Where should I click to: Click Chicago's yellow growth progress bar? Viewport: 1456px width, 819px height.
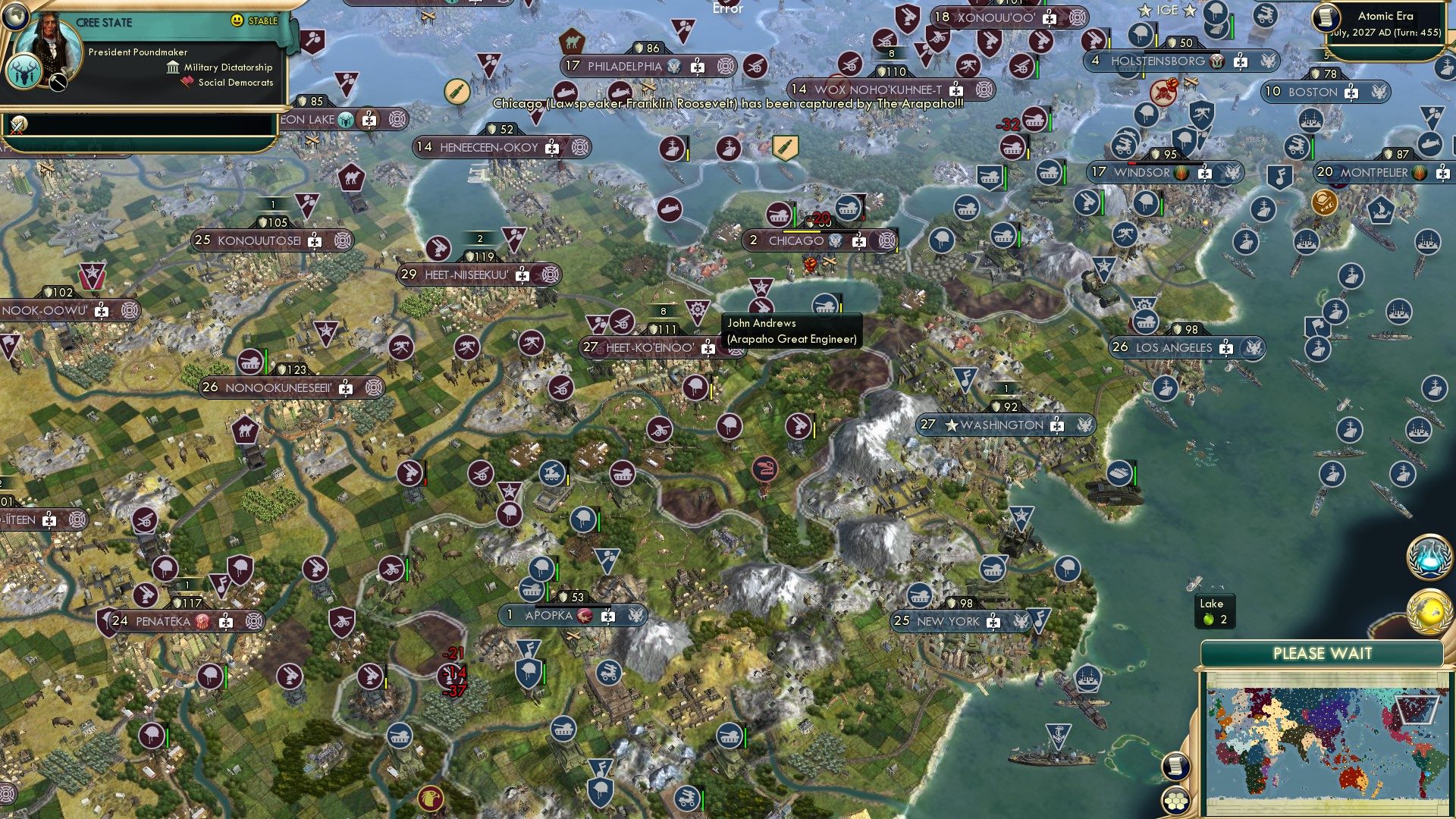coord(802,232)
